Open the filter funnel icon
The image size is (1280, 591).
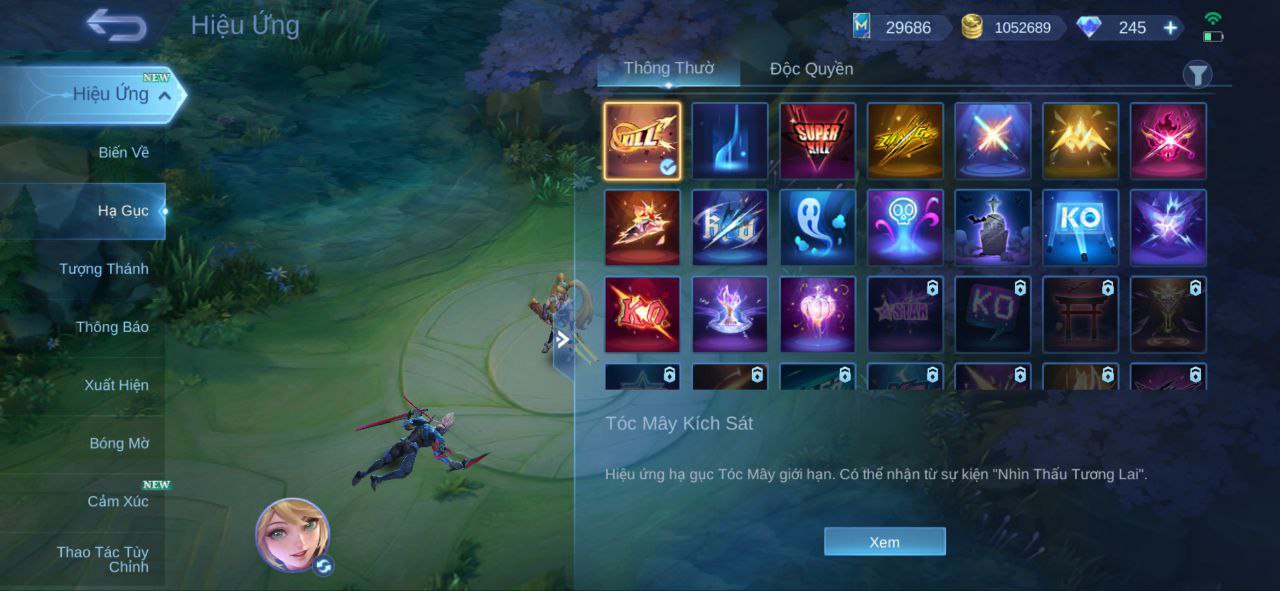point(1197,74)
